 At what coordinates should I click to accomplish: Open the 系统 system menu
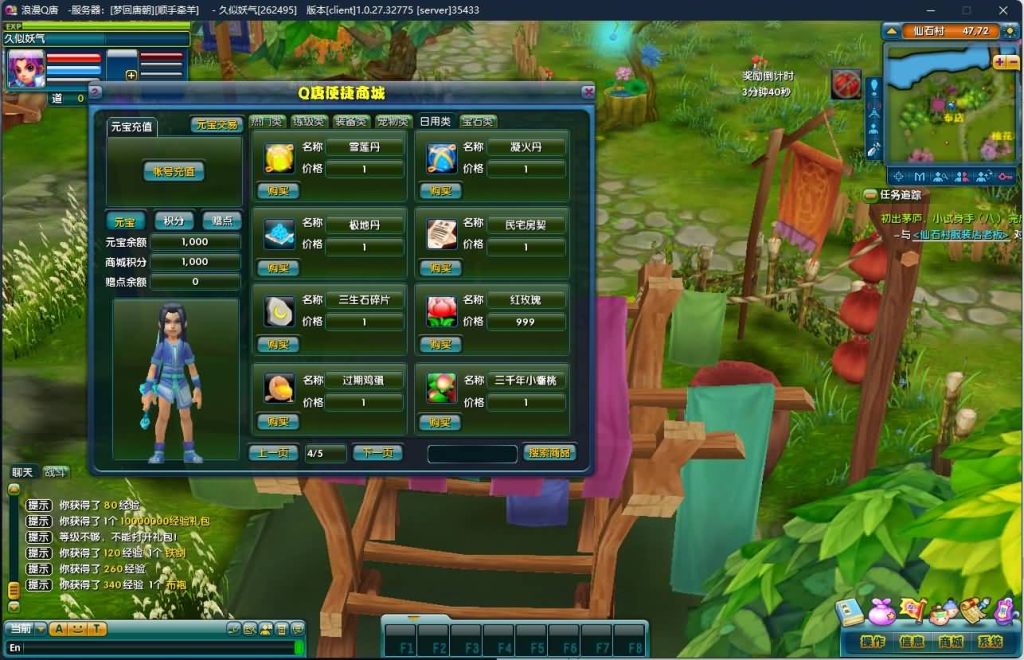click(990, 642)
